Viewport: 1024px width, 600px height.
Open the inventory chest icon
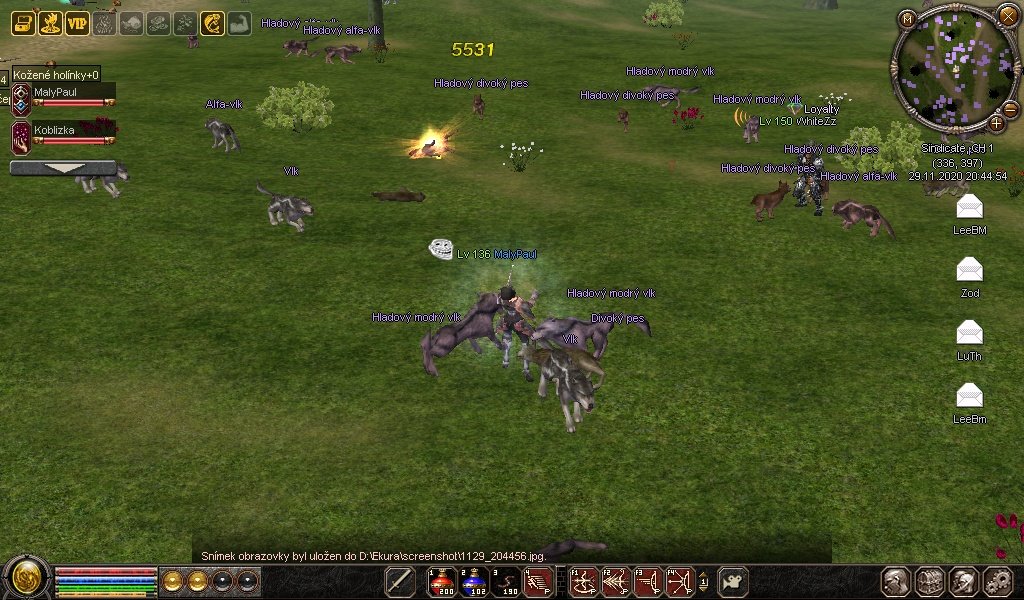[x=930, y=581]
